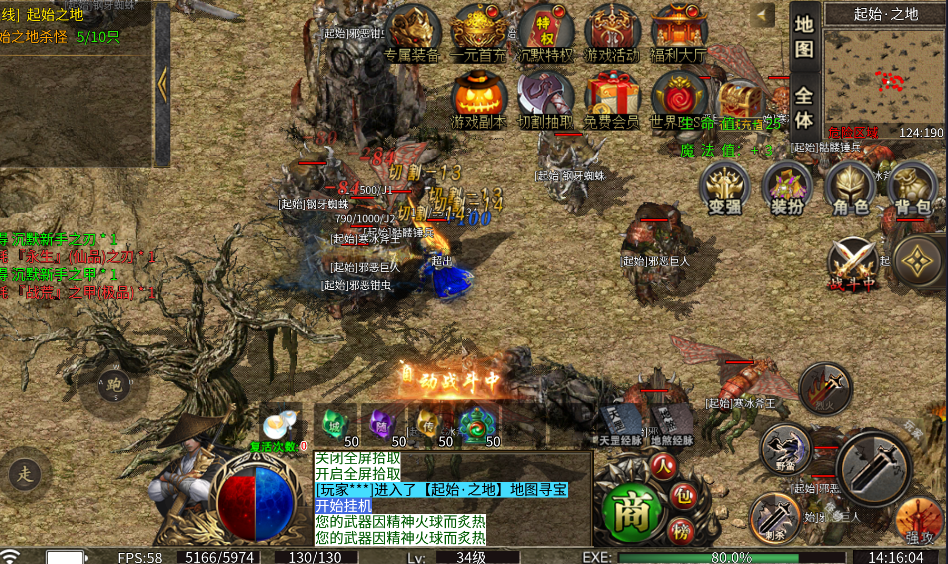
Task: Switch to the 地图 map tab
Action: (x=804, y=37)
